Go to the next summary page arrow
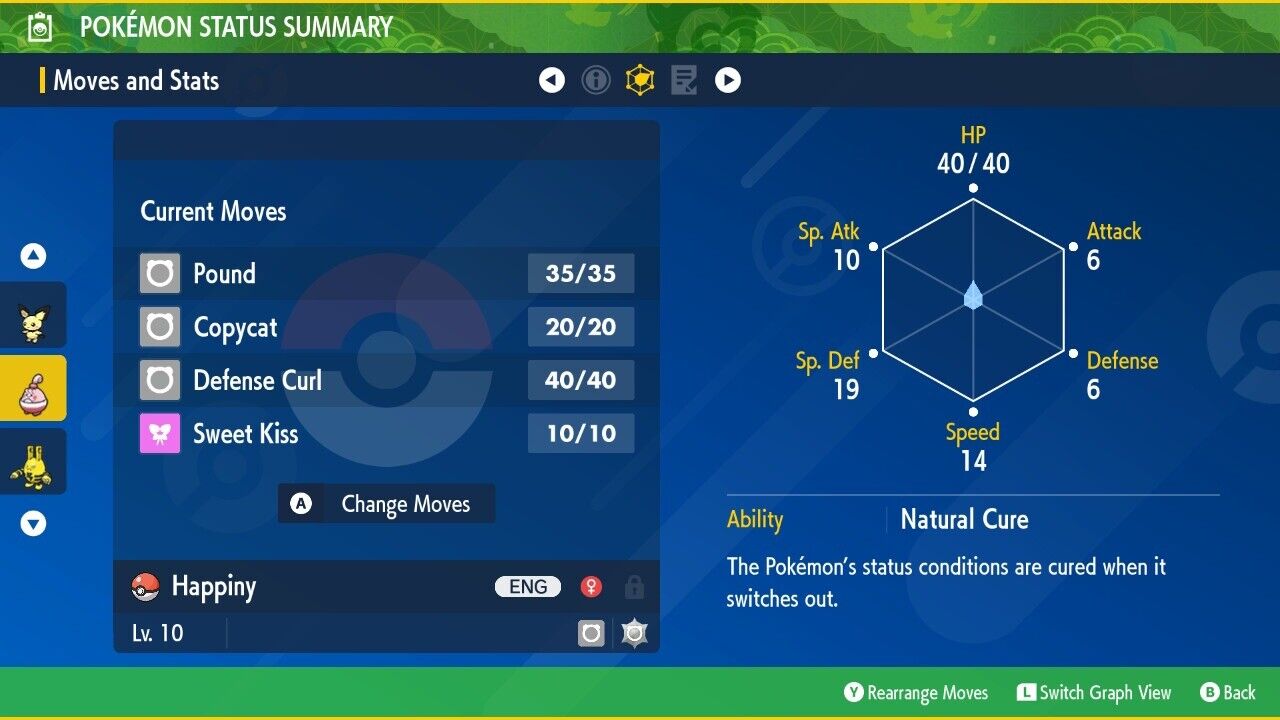 click(x=728, y=80)
